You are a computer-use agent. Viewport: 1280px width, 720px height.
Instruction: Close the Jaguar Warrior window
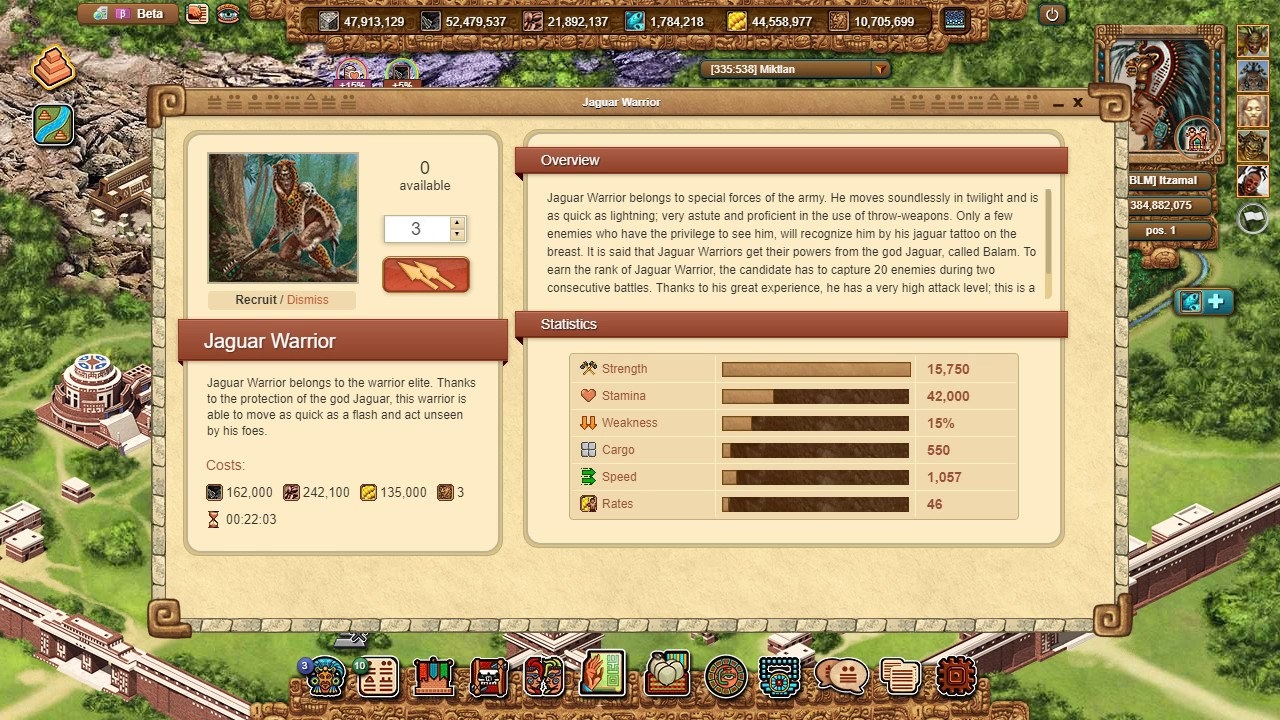1078,102
